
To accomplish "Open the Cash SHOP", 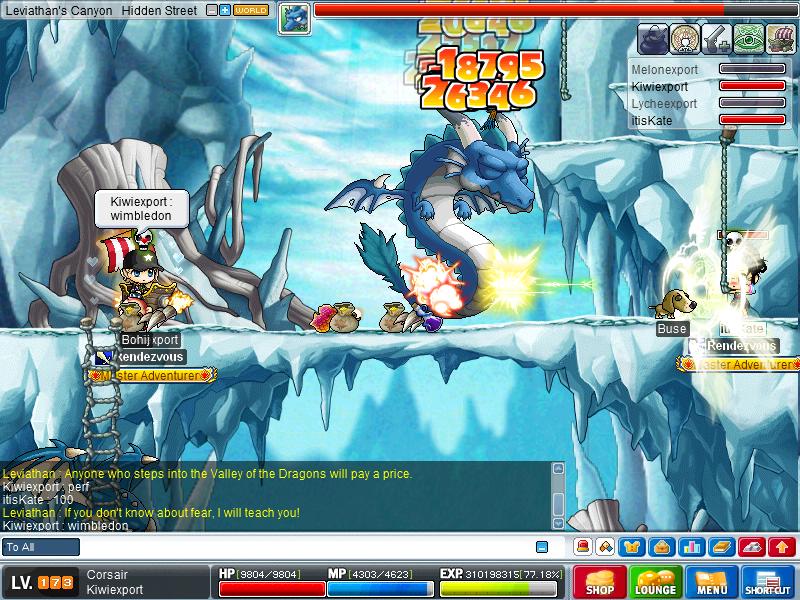I will 600,582.
